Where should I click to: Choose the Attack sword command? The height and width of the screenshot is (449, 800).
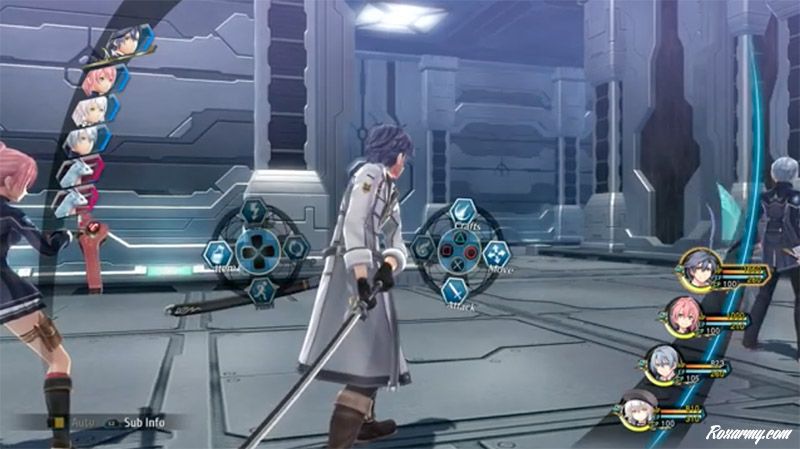point(454,290)
